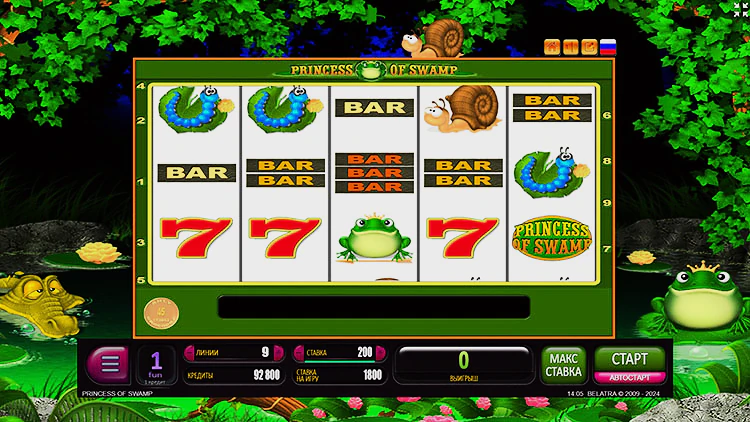Click the orange external-link icon
Viewport: 750px width, 422px height.
[x=589, y=46]
